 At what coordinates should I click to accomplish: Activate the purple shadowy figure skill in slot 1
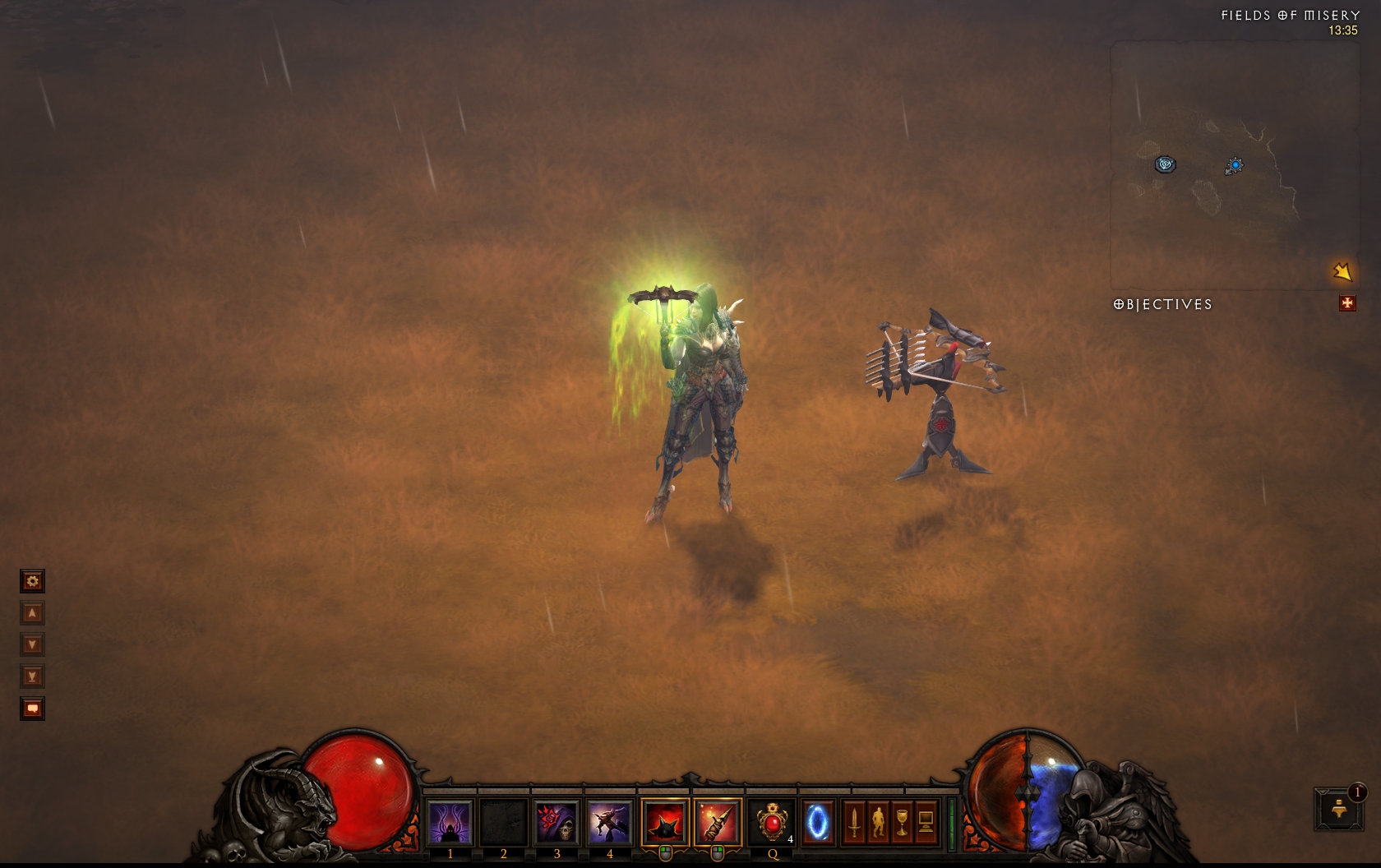click(450, 823)
